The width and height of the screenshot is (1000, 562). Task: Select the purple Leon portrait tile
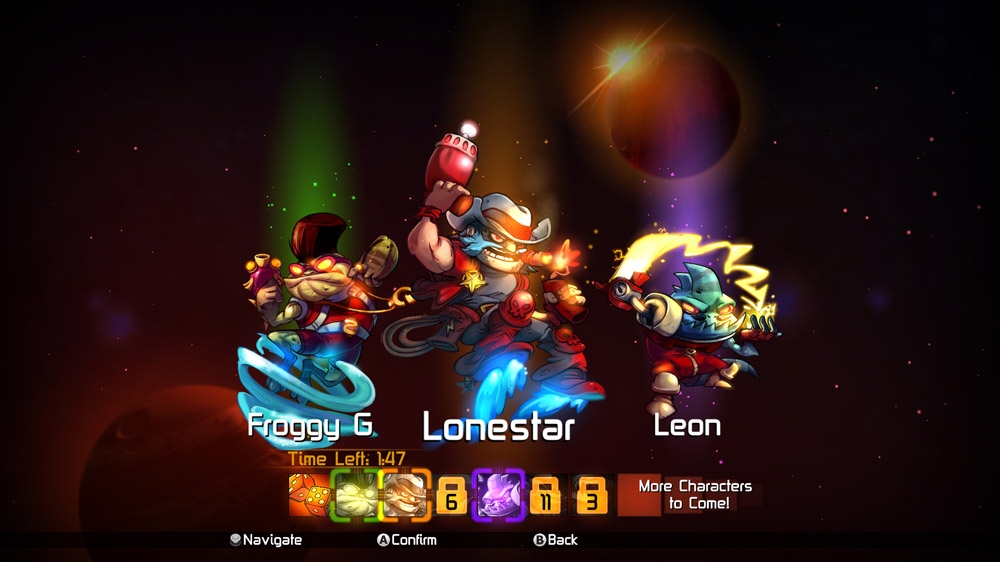pos(498,494)
